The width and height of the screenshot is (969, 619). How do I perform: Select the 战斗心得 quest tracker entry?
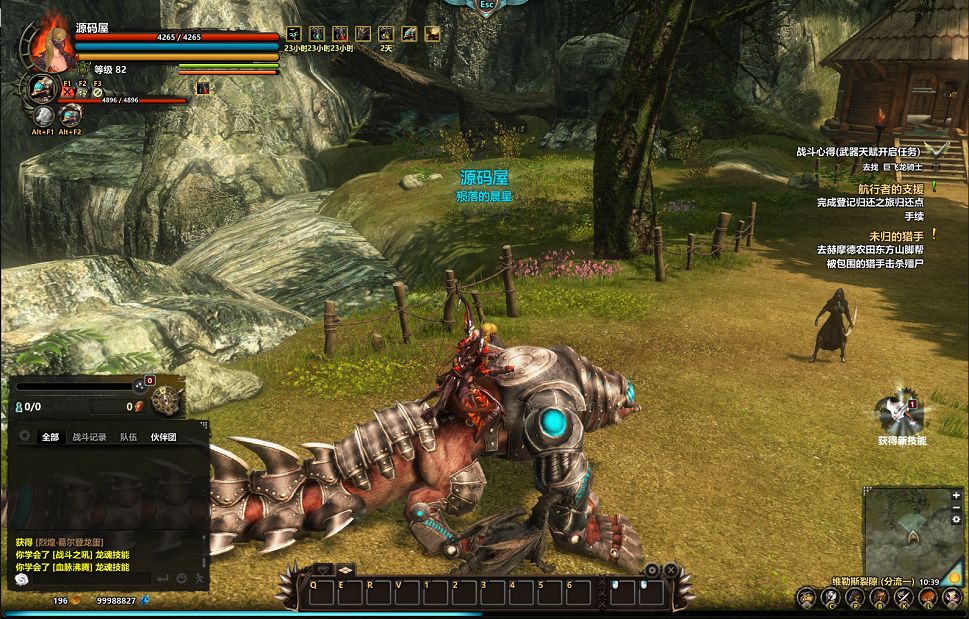(856, 152)
